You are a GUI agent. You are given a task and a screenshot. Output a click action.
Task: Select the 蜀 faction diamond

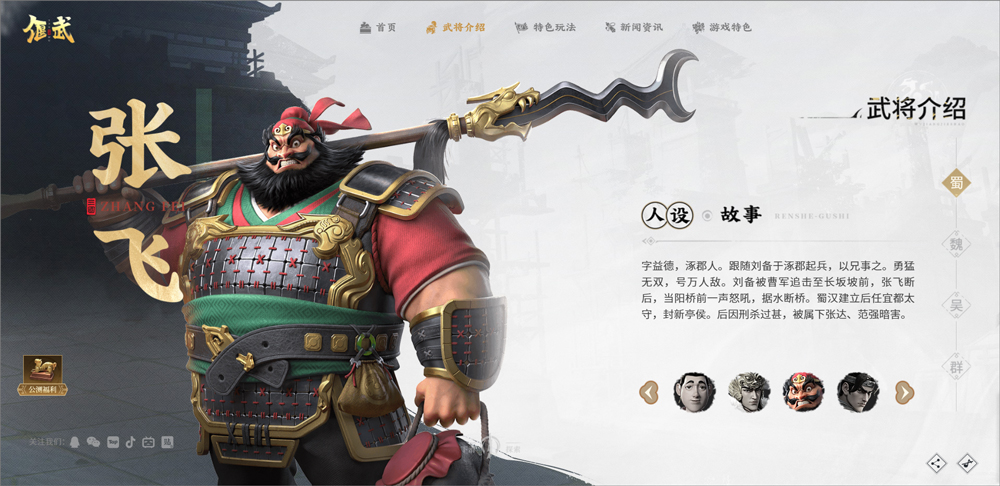point(957,182)
